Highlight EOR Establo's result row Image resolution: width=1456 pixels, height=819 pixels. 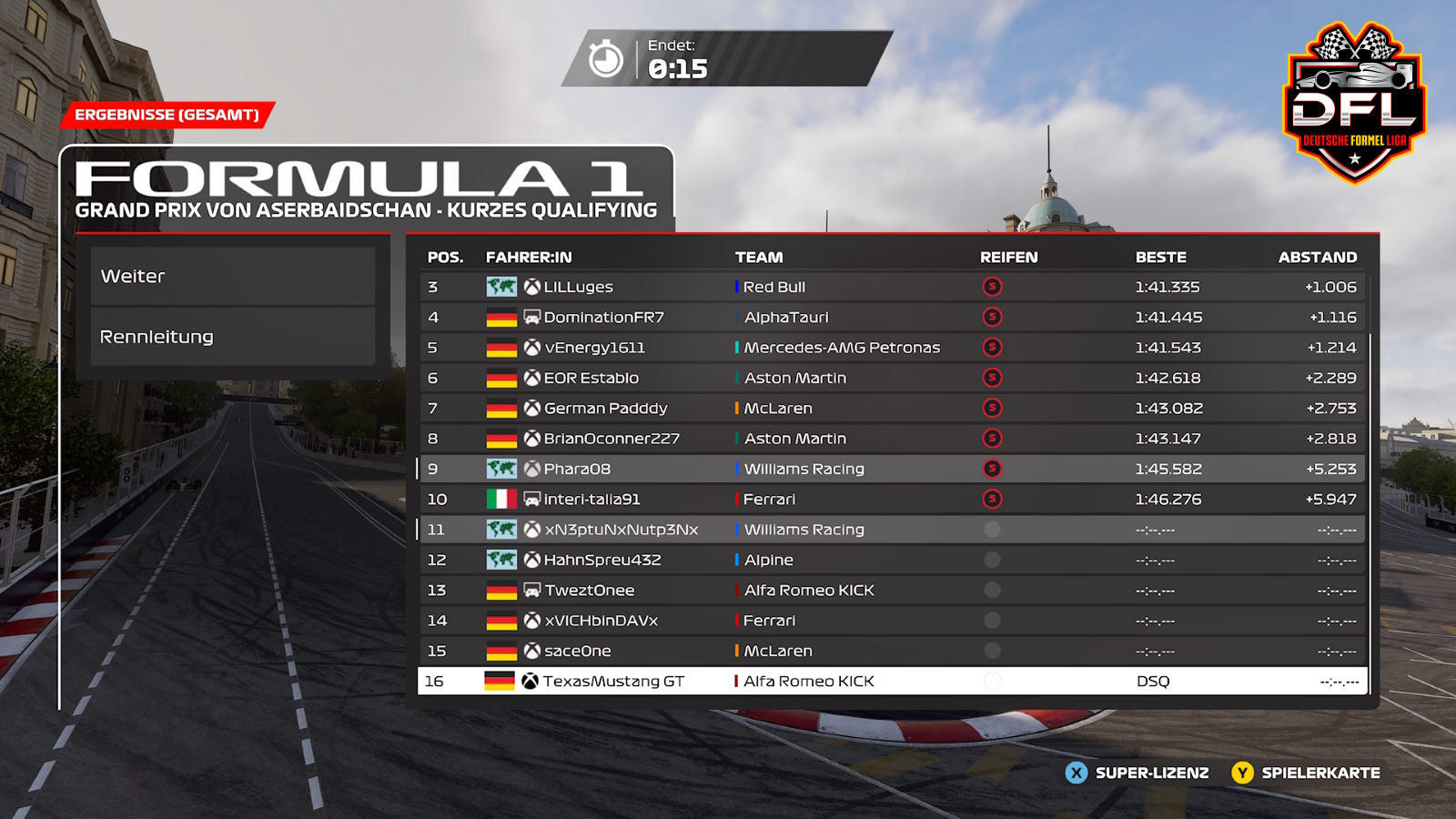892,378
